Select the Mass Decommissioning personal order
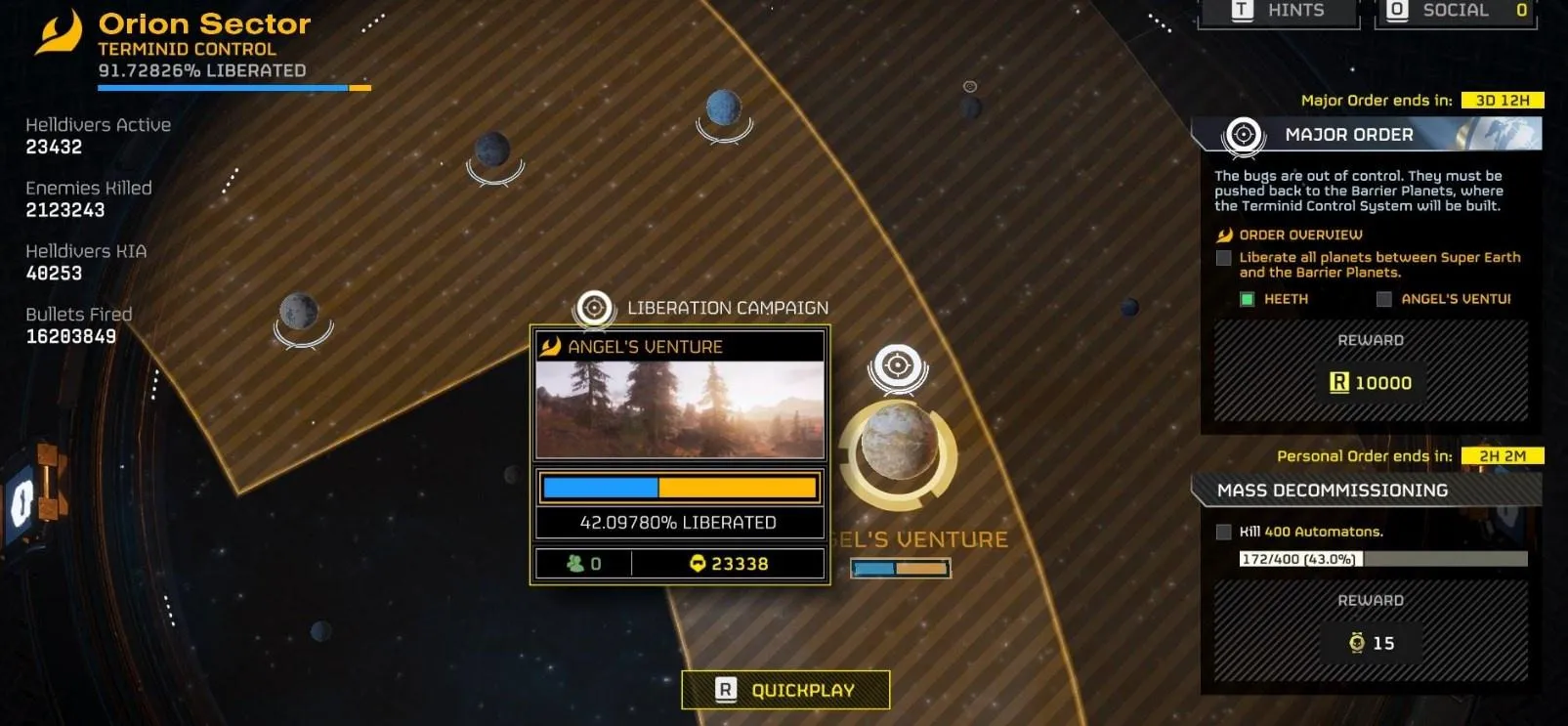 pyautogui.click(x=1333, y=491)
